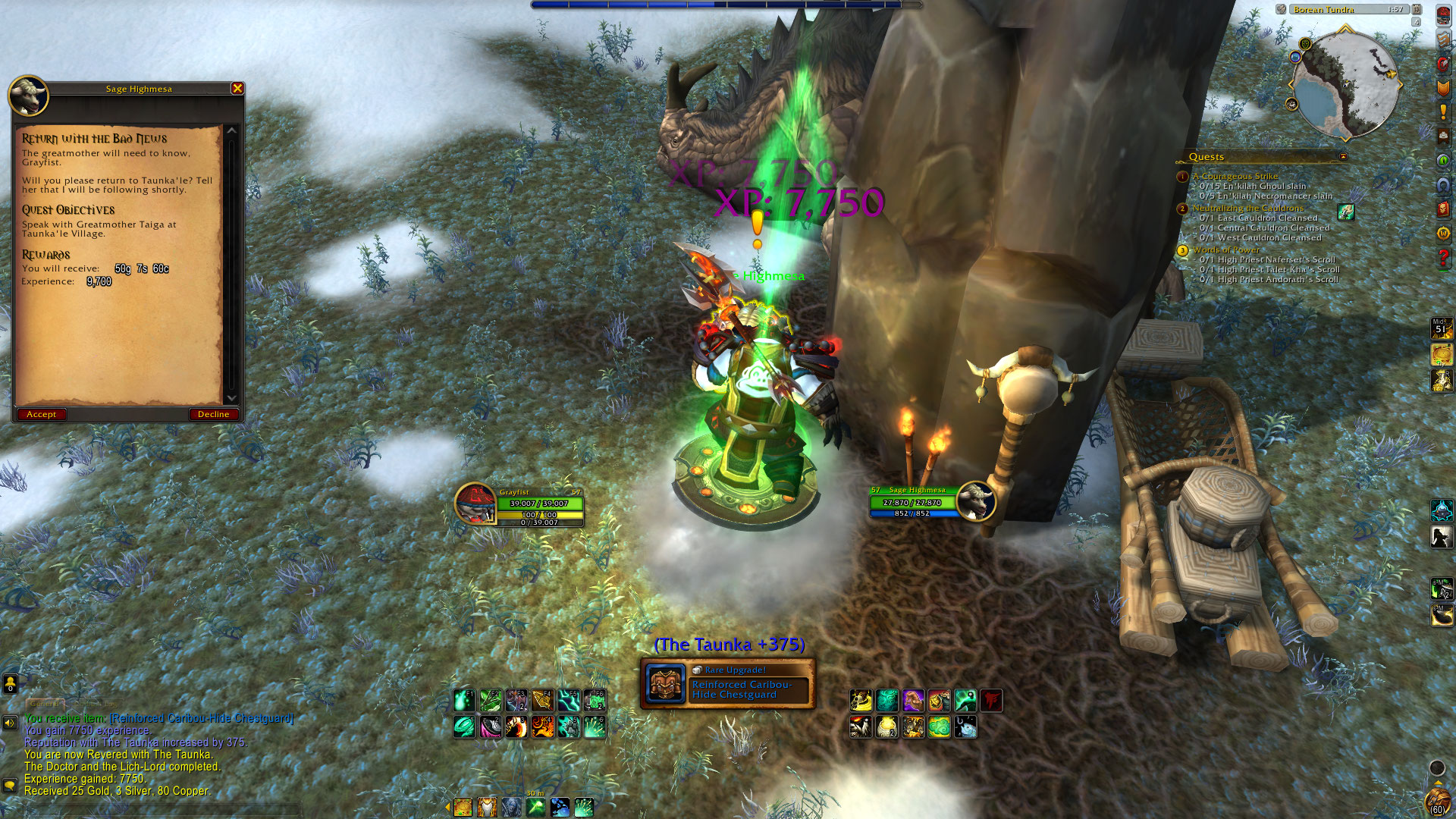This screenshot has height=819, width=1456.
Task: Decline the quest from Sage Highmesa
Action: click(213, 414)
